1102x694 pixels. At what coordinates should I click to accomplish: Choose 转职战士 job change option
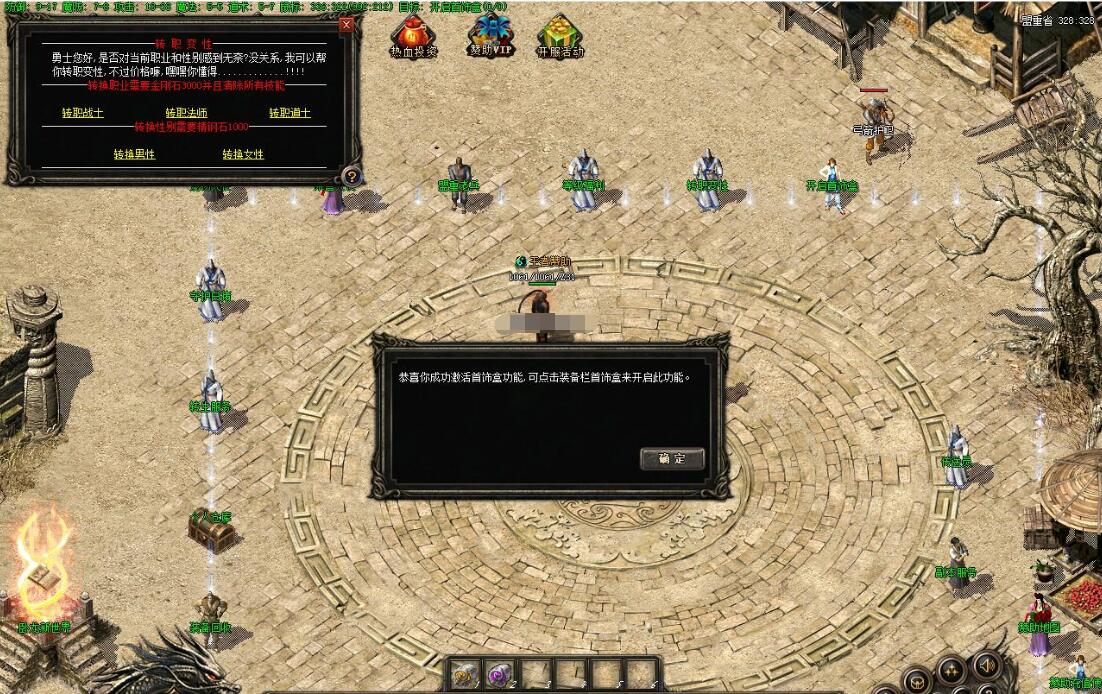point(83,113)
